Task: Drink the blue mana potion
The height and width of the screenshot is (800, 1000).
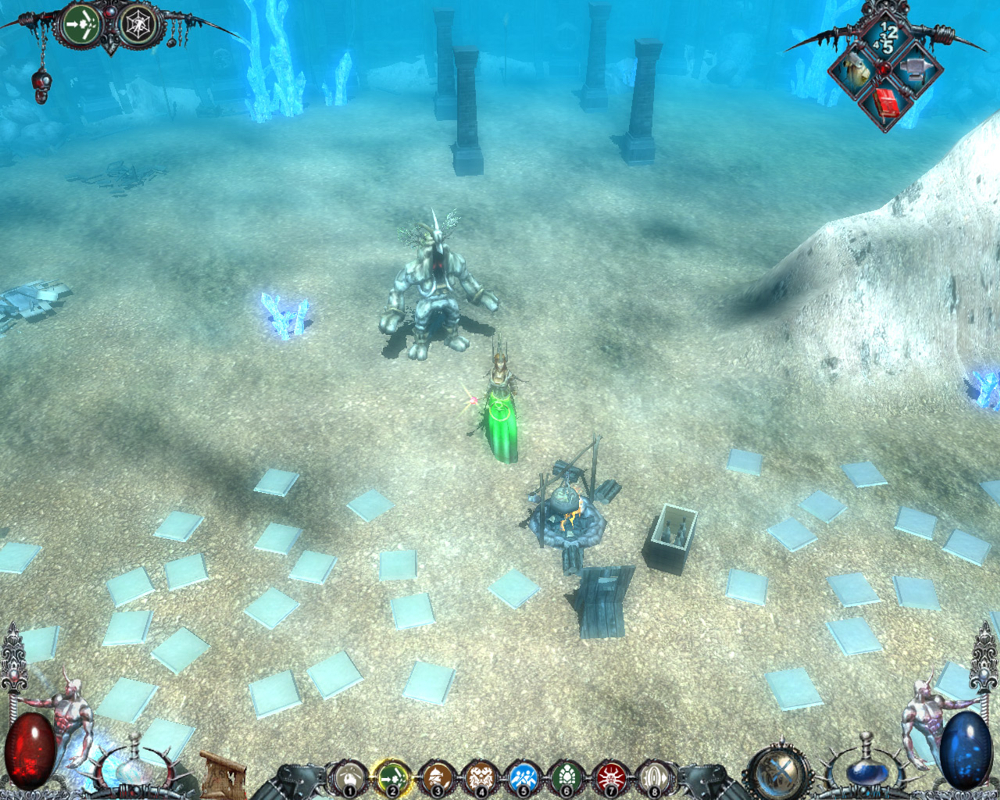Action: [864, 770]
